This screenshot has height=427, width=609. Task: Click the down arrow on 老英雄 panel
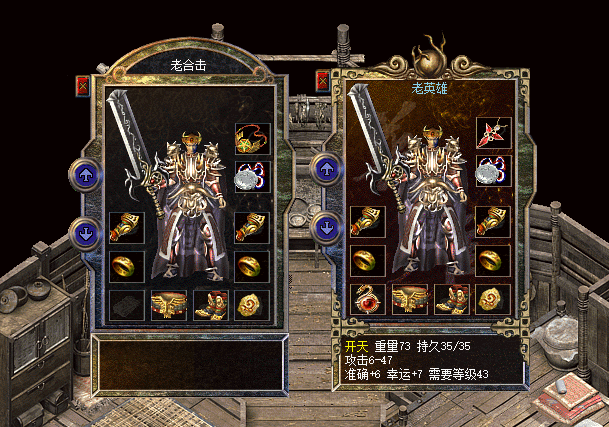click(x=325, y=228)
